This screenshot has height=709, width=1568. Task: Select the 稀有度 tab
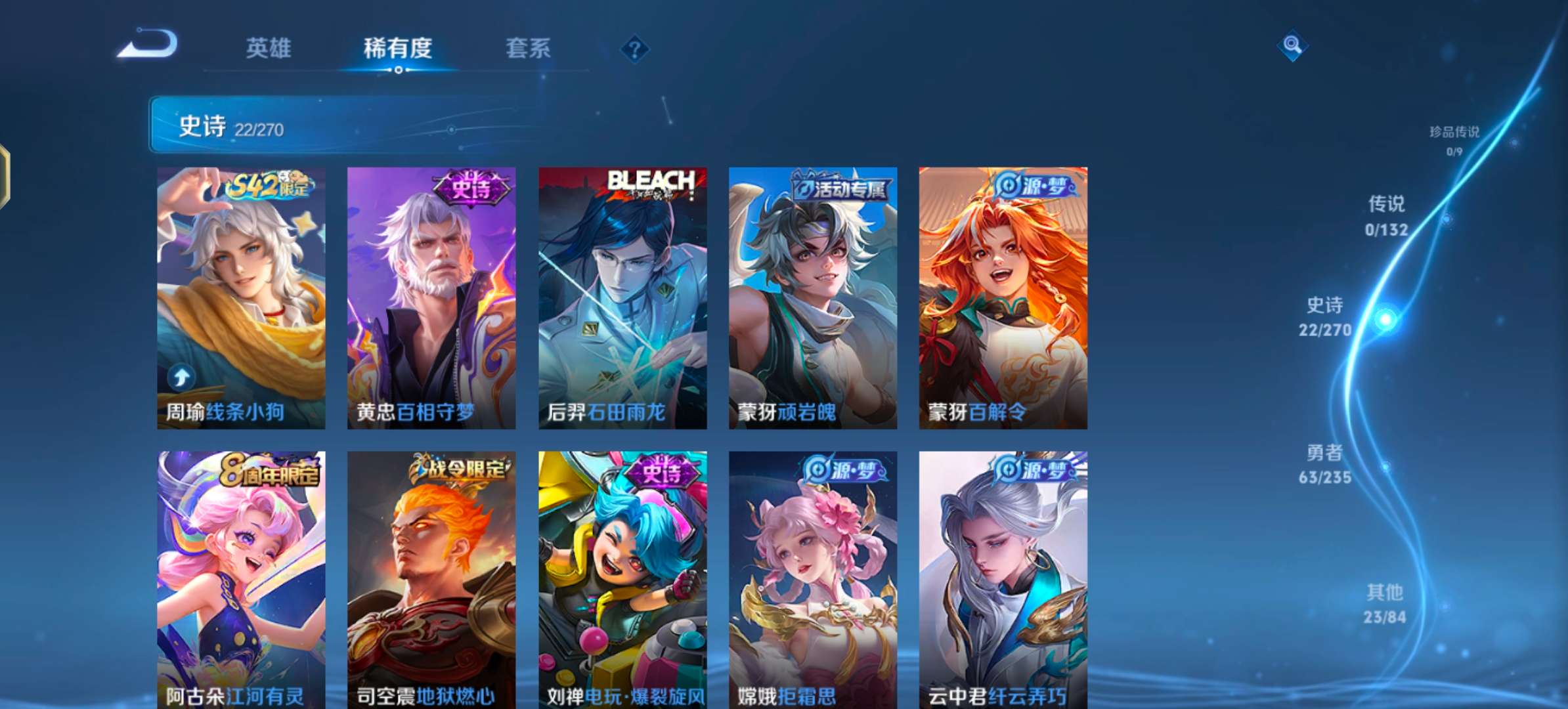398,48
